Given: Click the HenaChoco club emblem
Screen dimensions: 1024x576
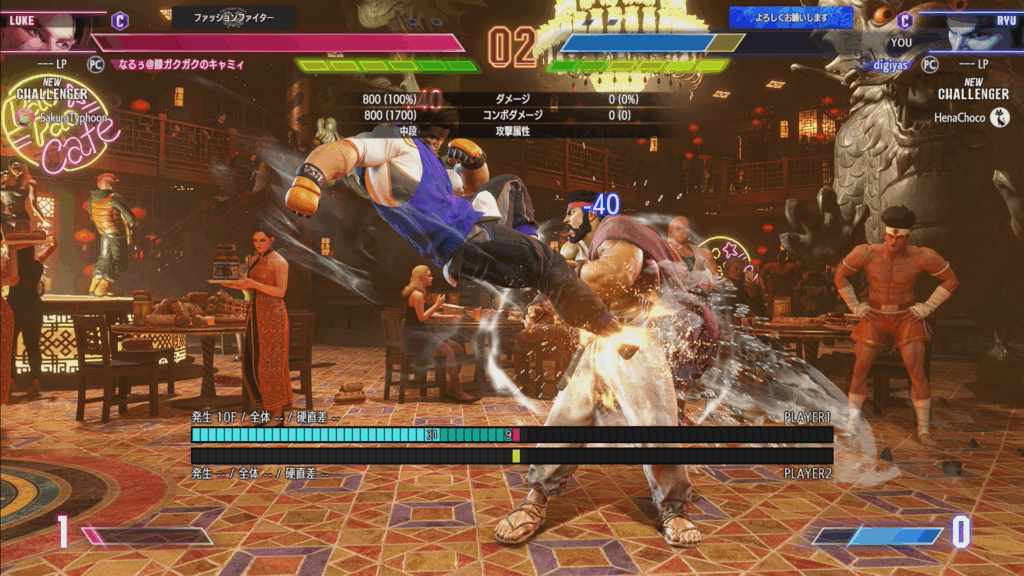Looking at the screenshot, I should tap(999, 118).
